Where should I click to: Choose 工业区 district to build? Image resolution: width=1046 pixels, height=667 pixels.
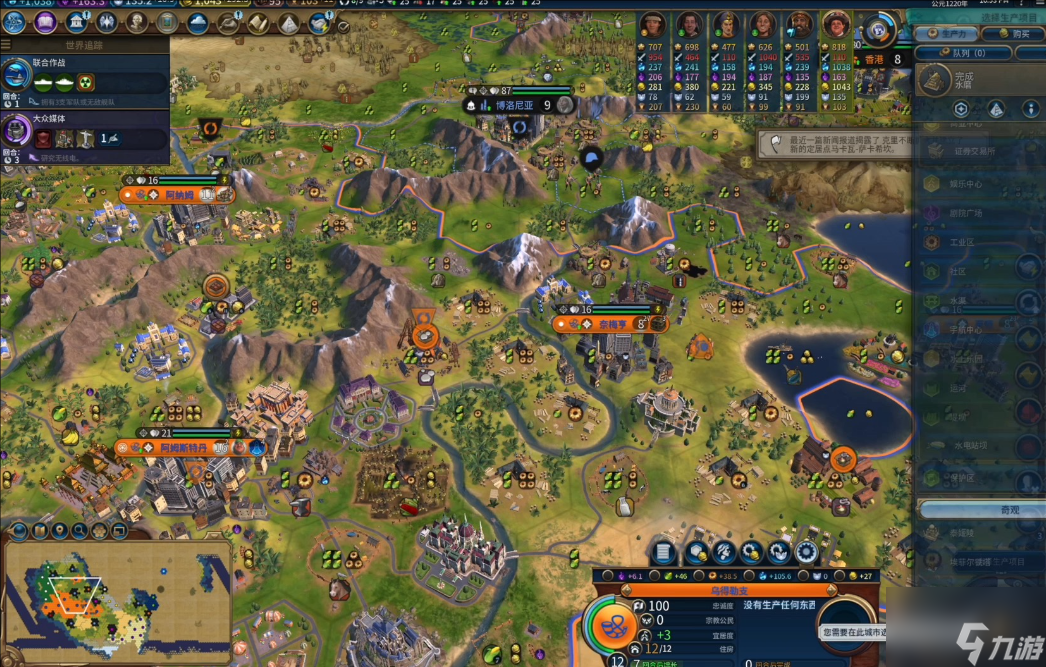[x=962, y=242]
